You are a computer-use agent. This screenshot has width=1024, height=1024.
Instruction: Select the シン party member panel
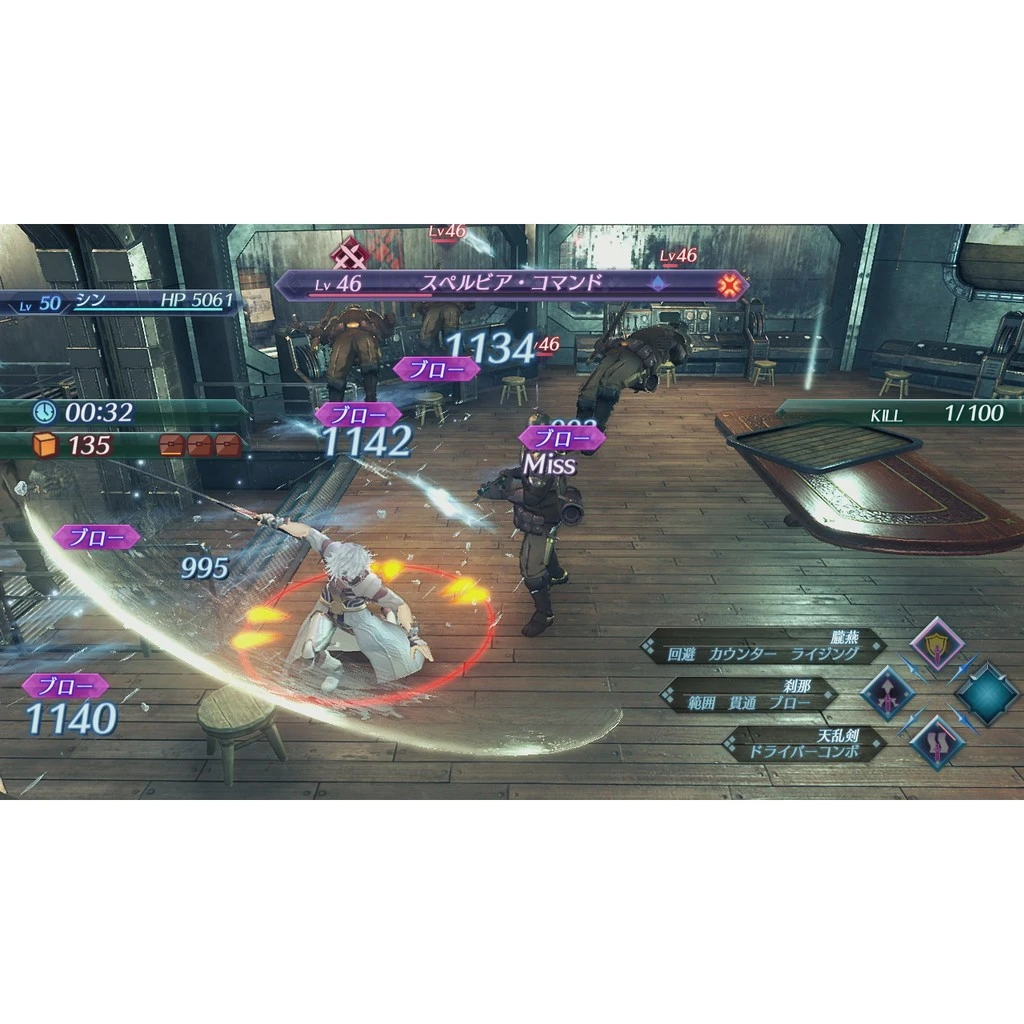pyautogui.click(x=120, y=301)
